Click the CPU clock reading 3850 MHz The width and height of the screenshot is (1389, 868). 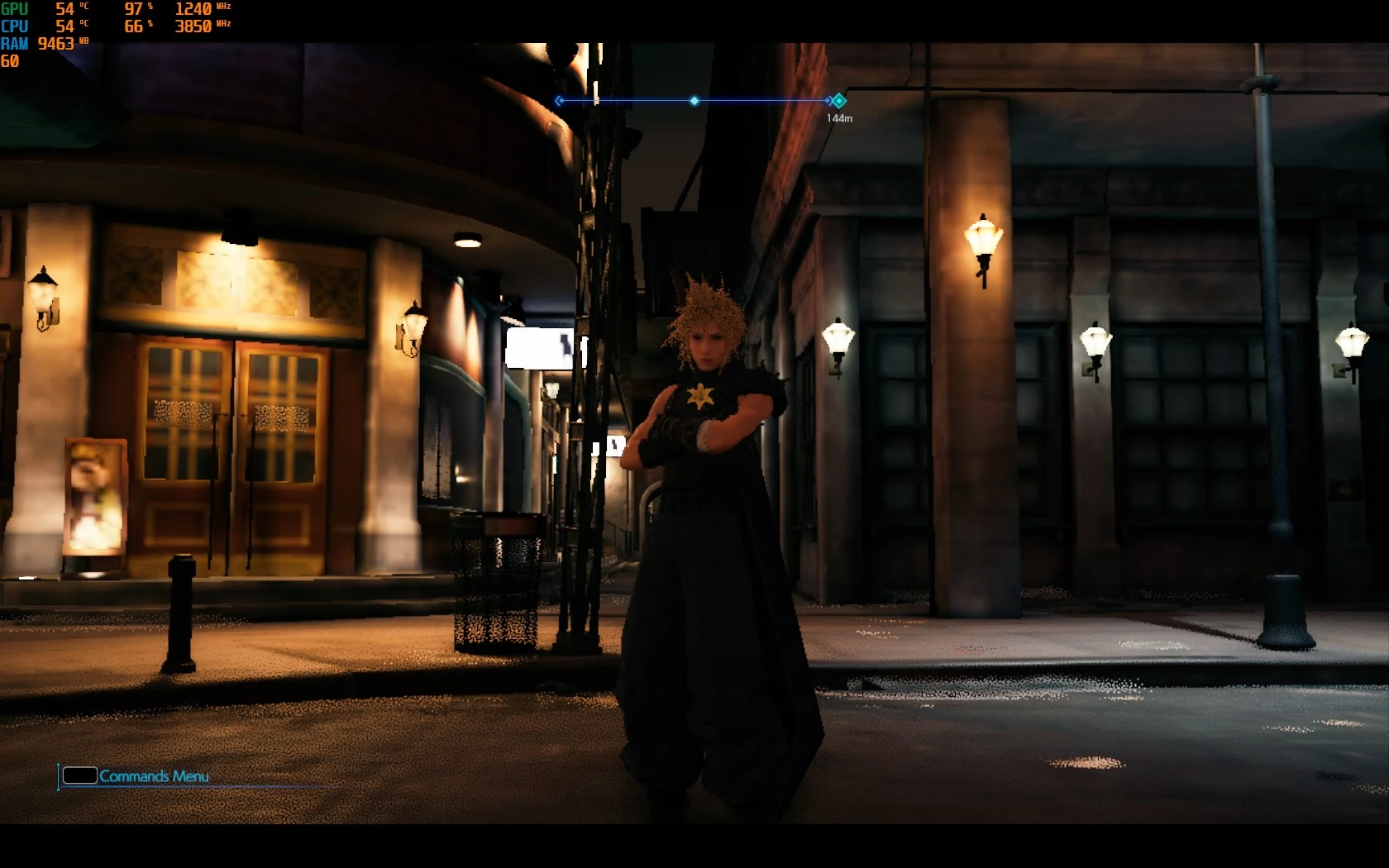coord(193,26)
